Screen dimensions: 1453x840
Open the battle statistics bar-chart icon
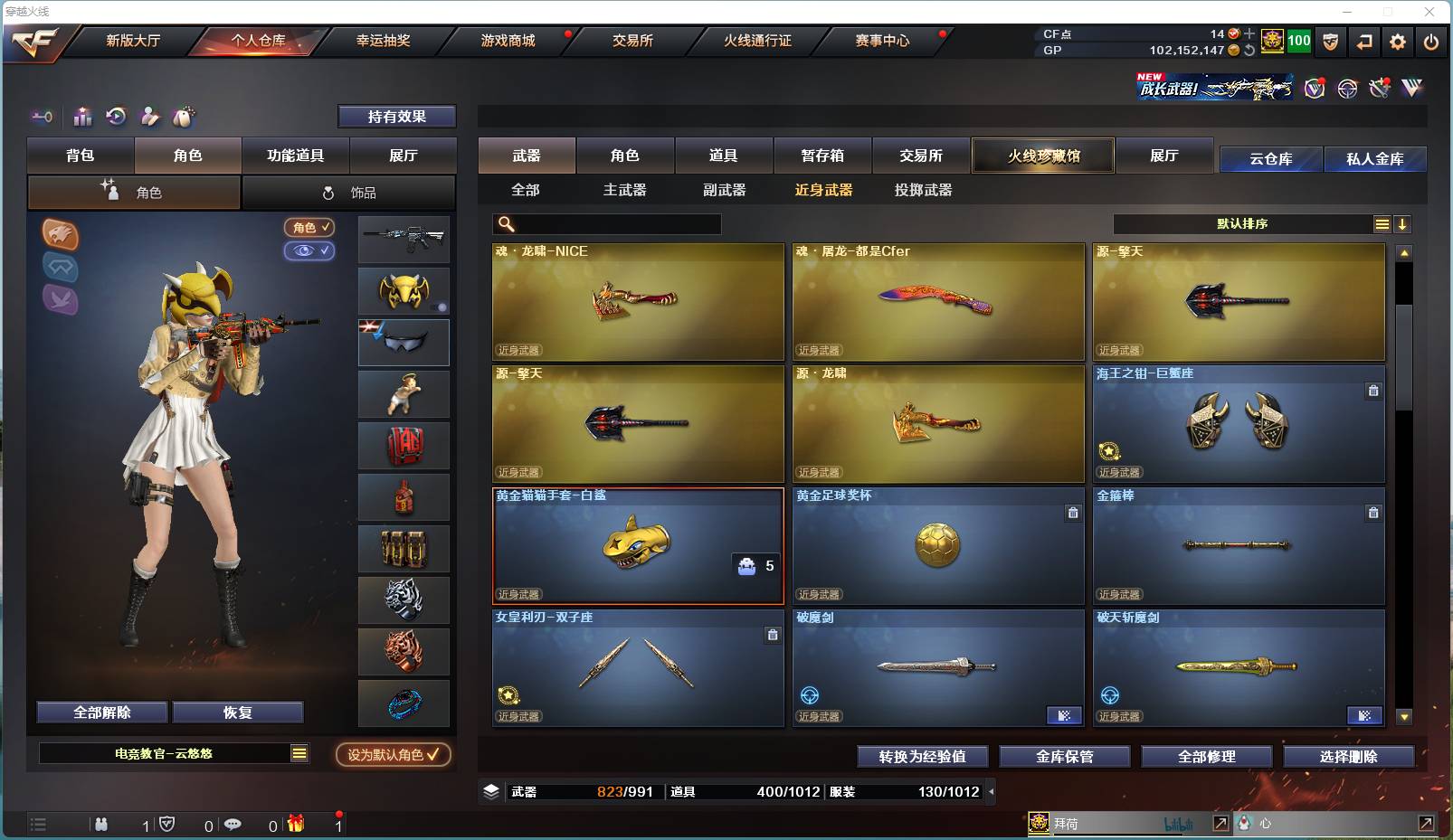click(x=82, y=117)
